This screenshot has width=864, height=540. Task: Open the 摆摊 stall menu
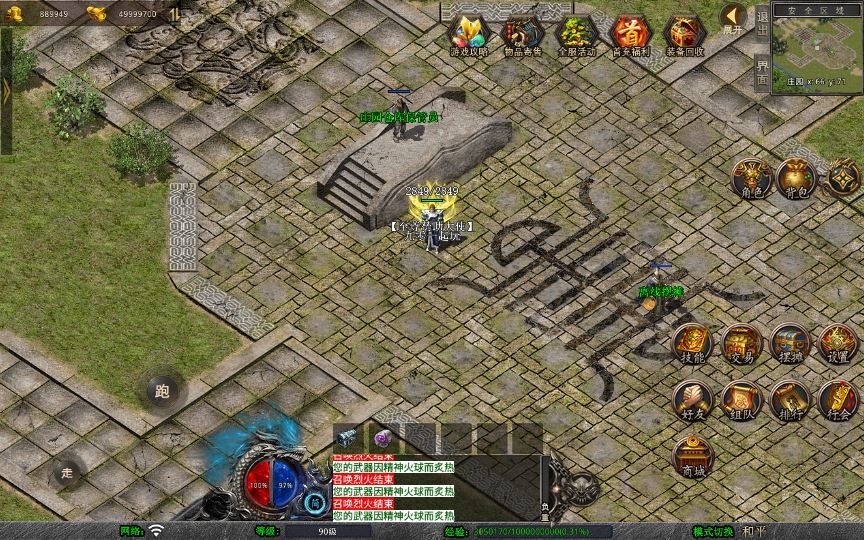(789, 344)
